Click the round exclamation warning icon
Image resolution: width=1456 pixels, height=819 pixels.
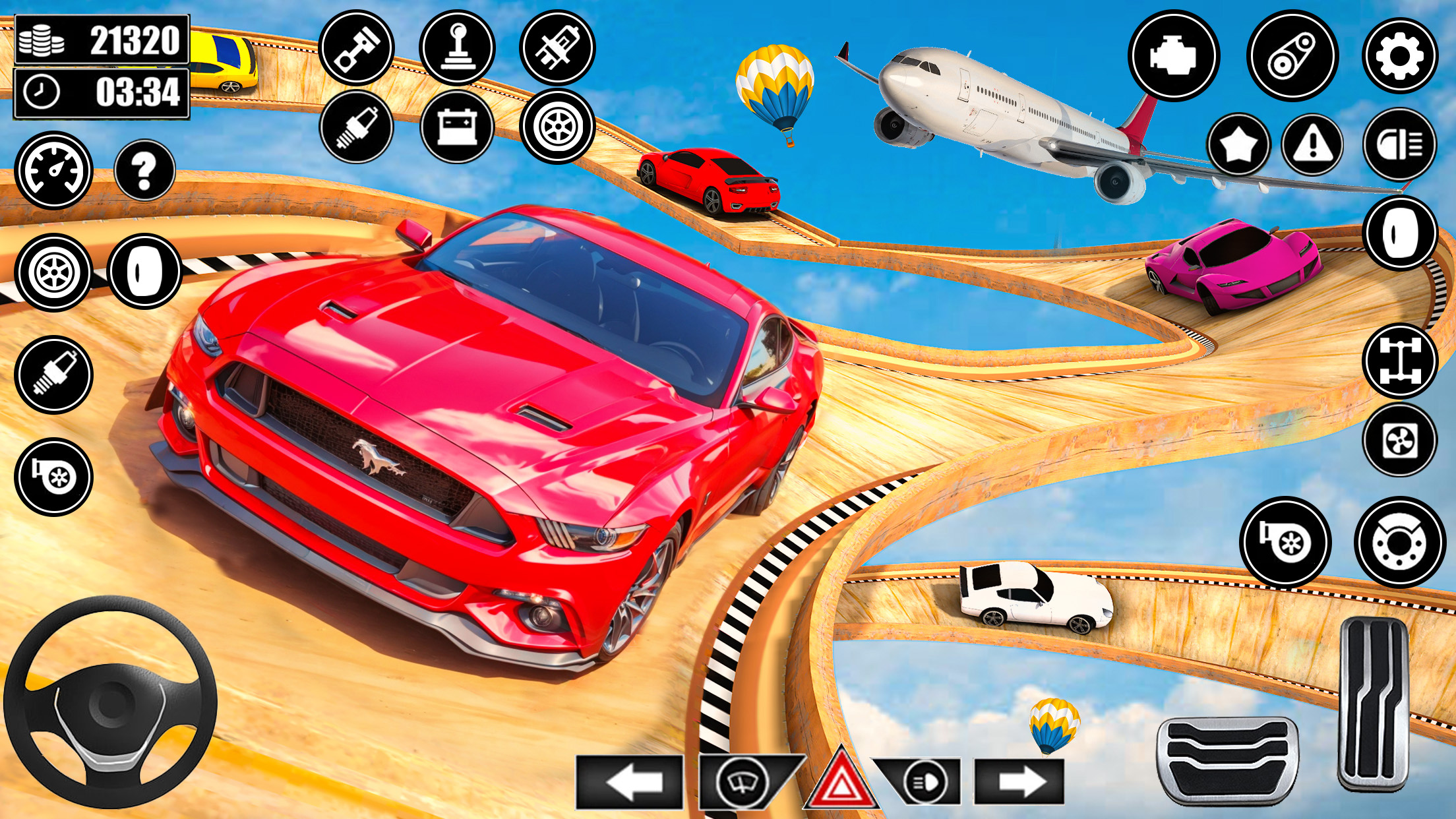point(1313,144)
